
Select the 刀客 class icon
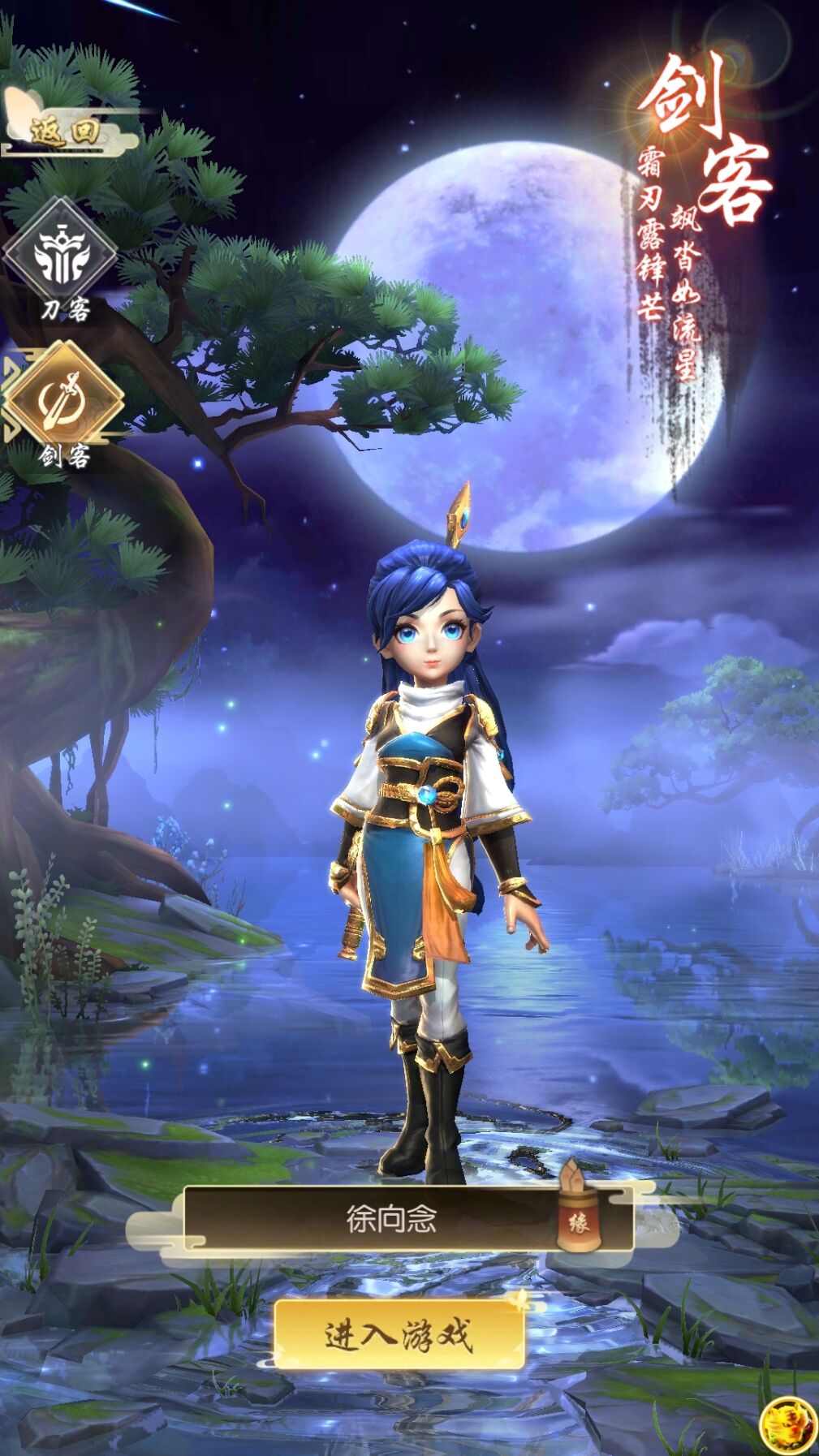click(x=59, y=252)
